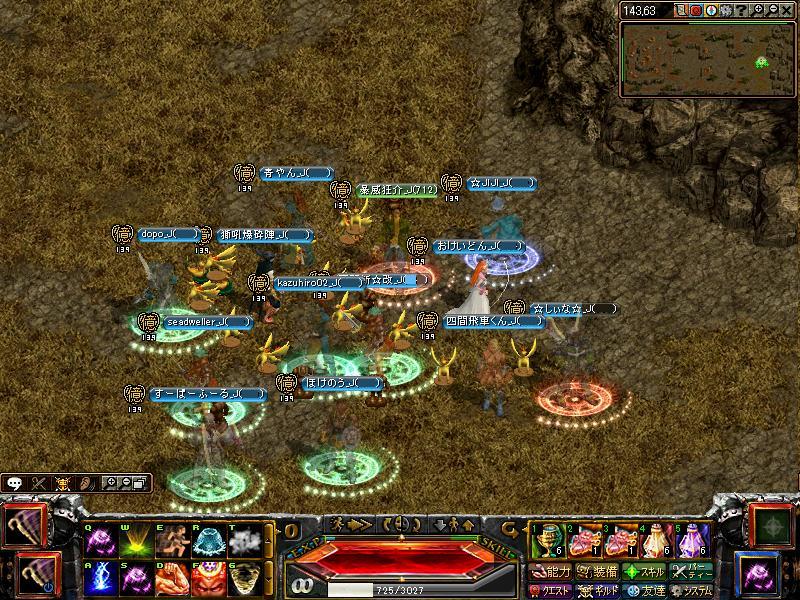This screenshot has width=800, height=600.
Task: Close the minimap with the X button
Action: [x=786, y=10]
